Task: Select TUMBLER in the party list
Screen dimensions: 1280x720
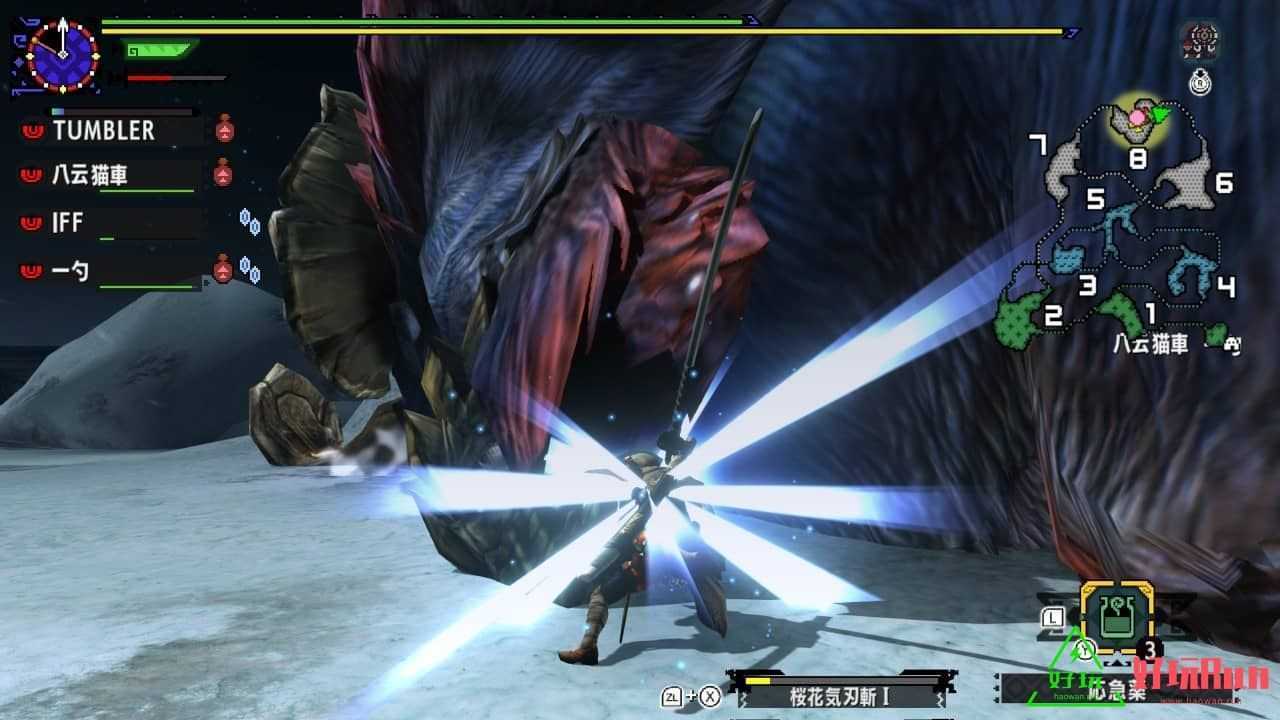Action: (104, 130)
